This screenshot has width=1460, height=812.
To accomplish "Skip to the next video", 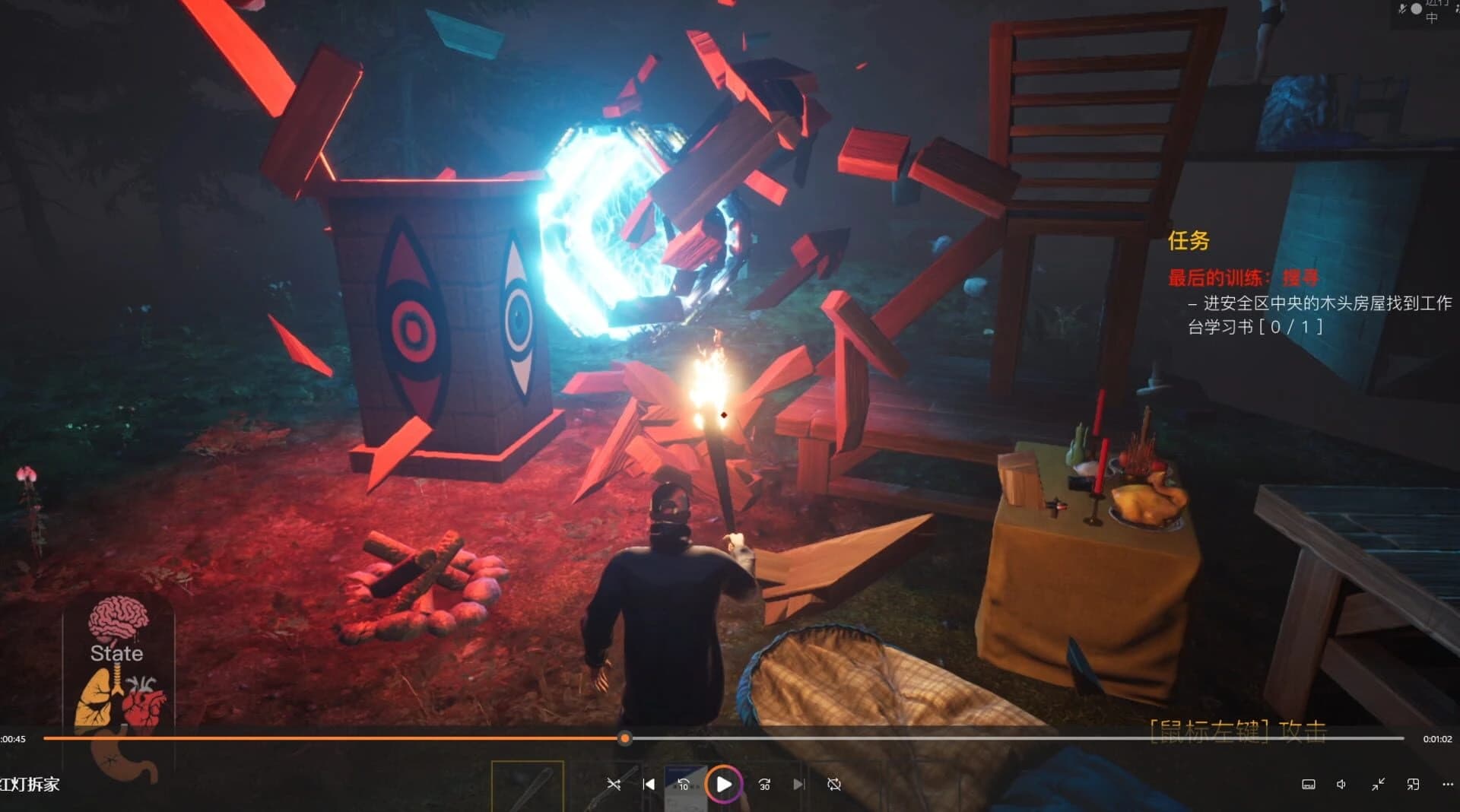I will coord(799,785).
